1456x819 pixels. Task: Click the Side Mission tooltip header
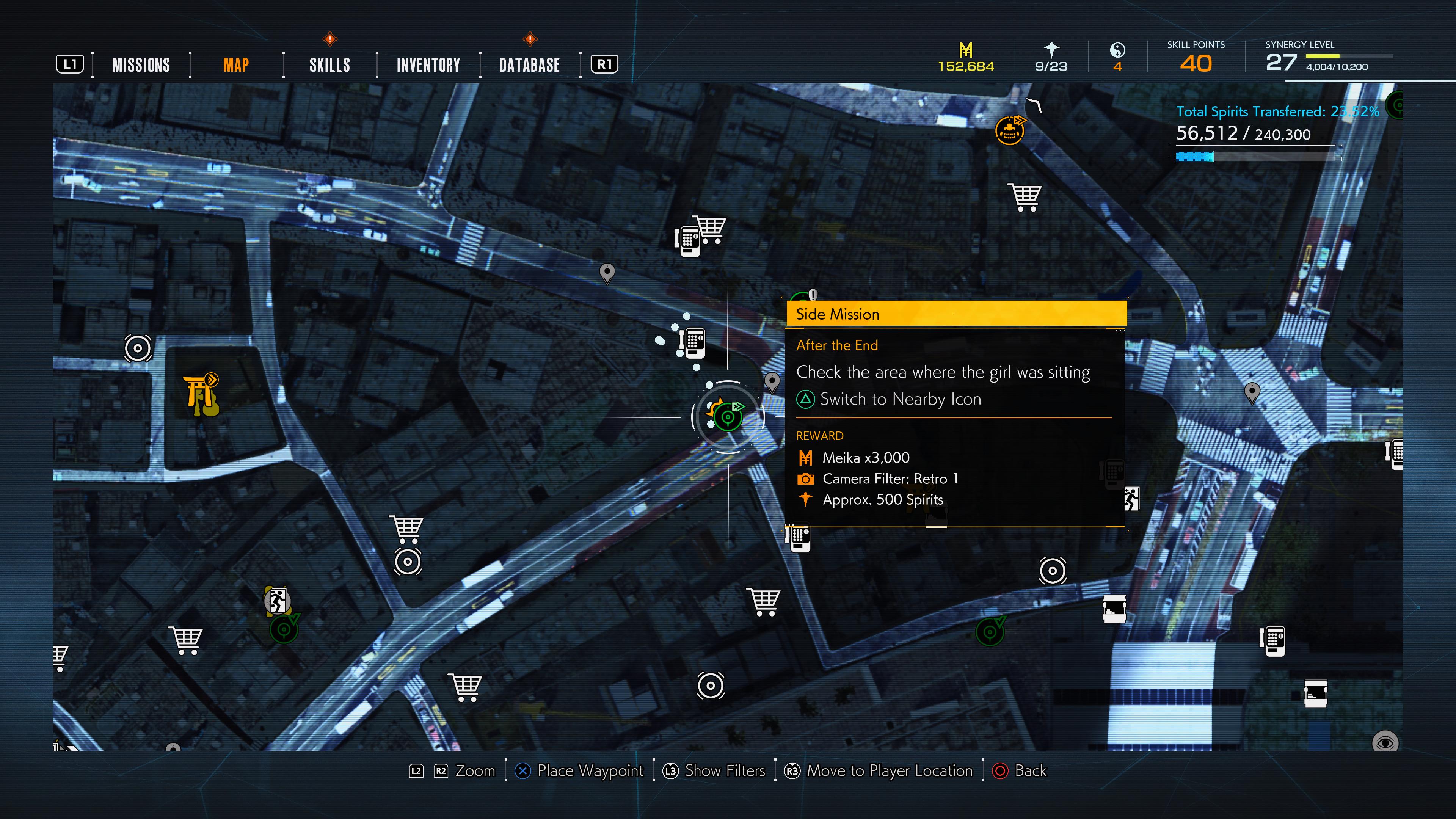(956, 314)
